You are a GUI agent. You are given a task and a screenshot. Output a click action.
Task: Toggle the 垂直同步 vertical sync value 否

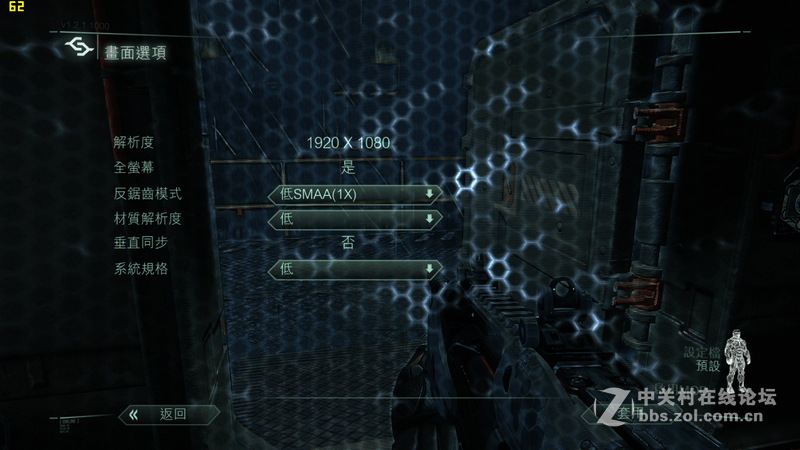click(x=348, y=243)
